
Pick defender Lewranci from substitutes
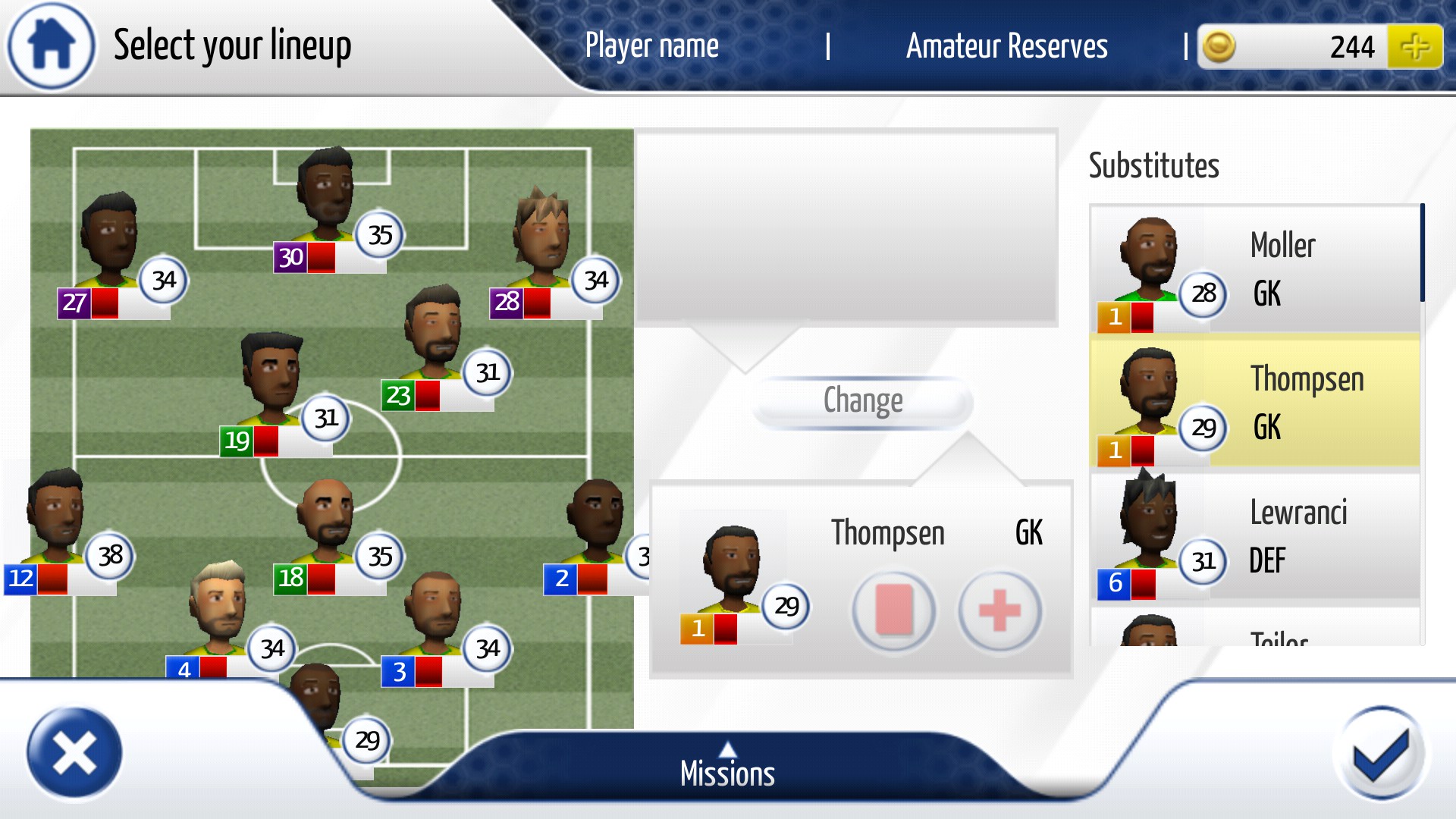coord(1255,536)
